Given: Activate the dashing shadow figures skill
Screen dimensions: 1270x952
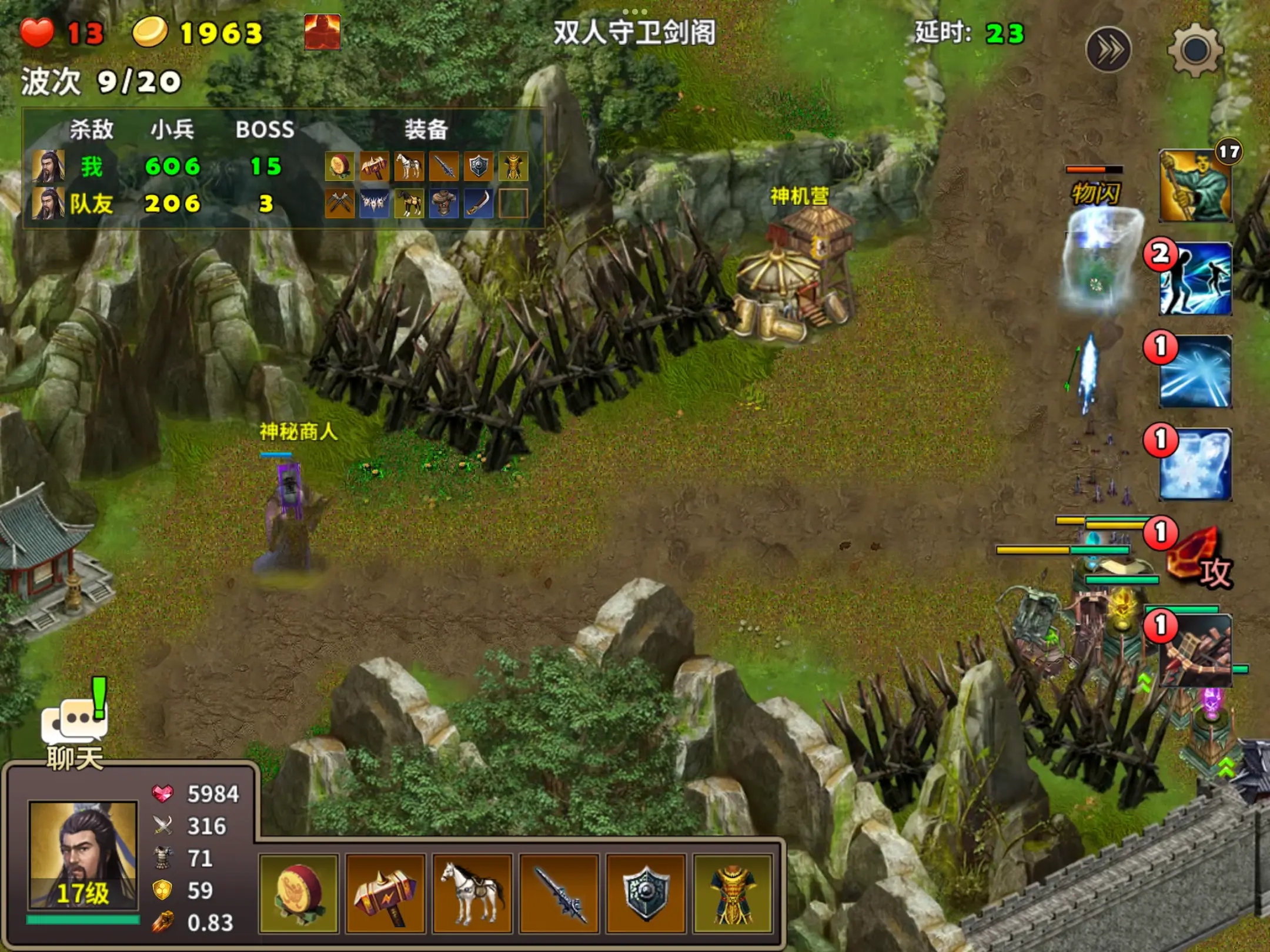Looking at the screenshot, I should 1195,280.
